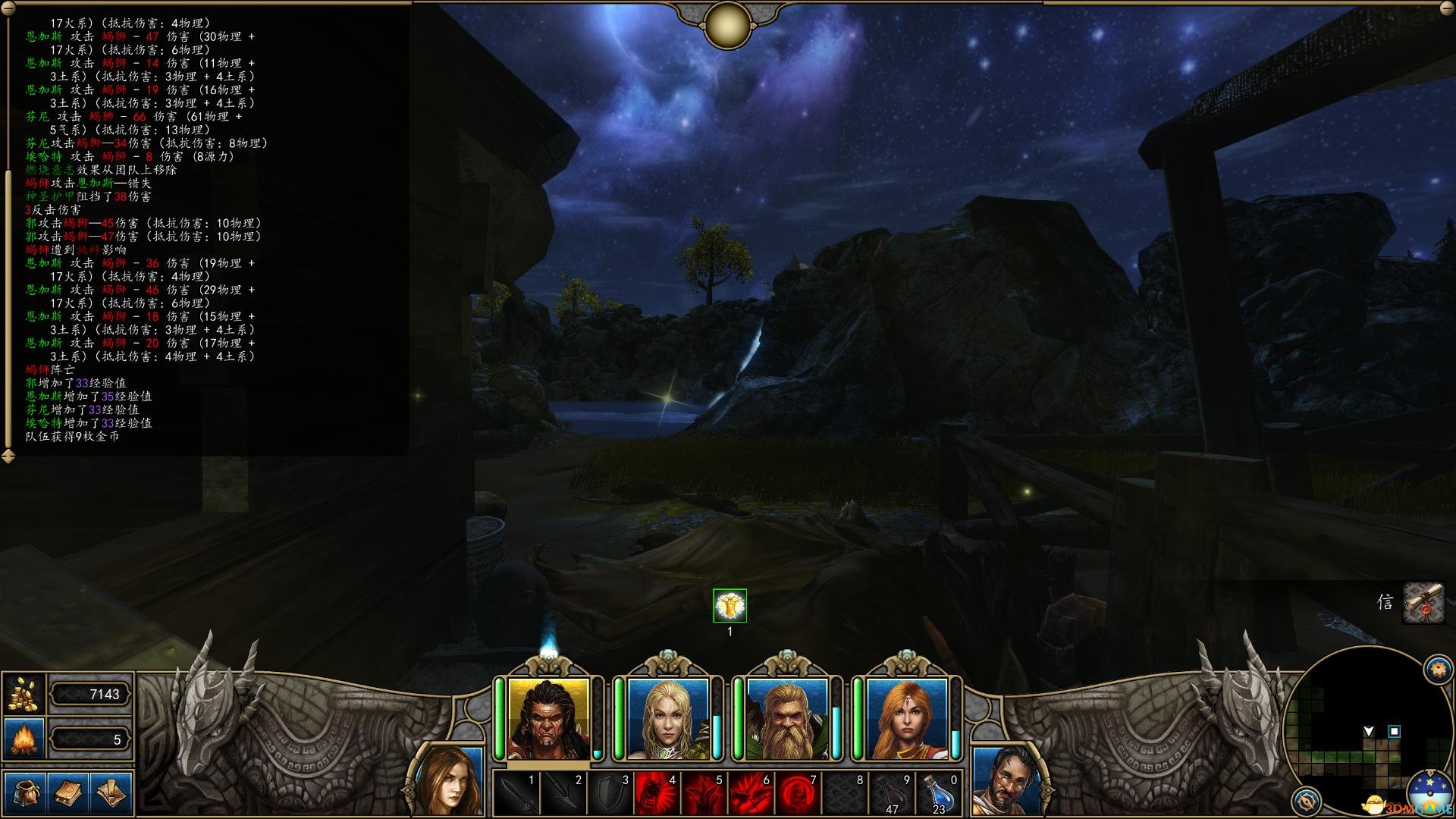Use the sword attack in slot 1
This screenshot has width=1456, height=819.
pos(517,794)
